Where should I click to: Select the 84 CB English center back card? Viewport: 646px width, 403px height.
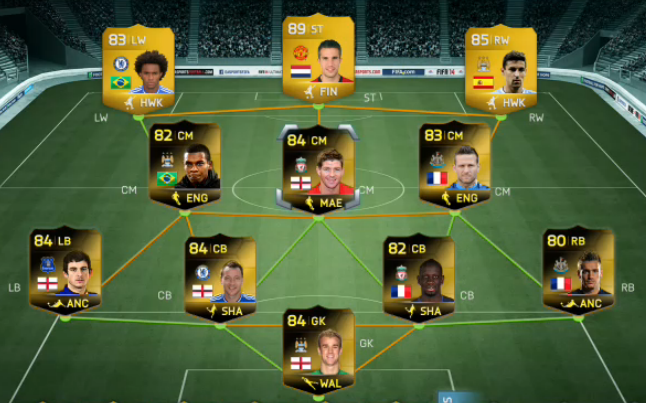point(219,280)
